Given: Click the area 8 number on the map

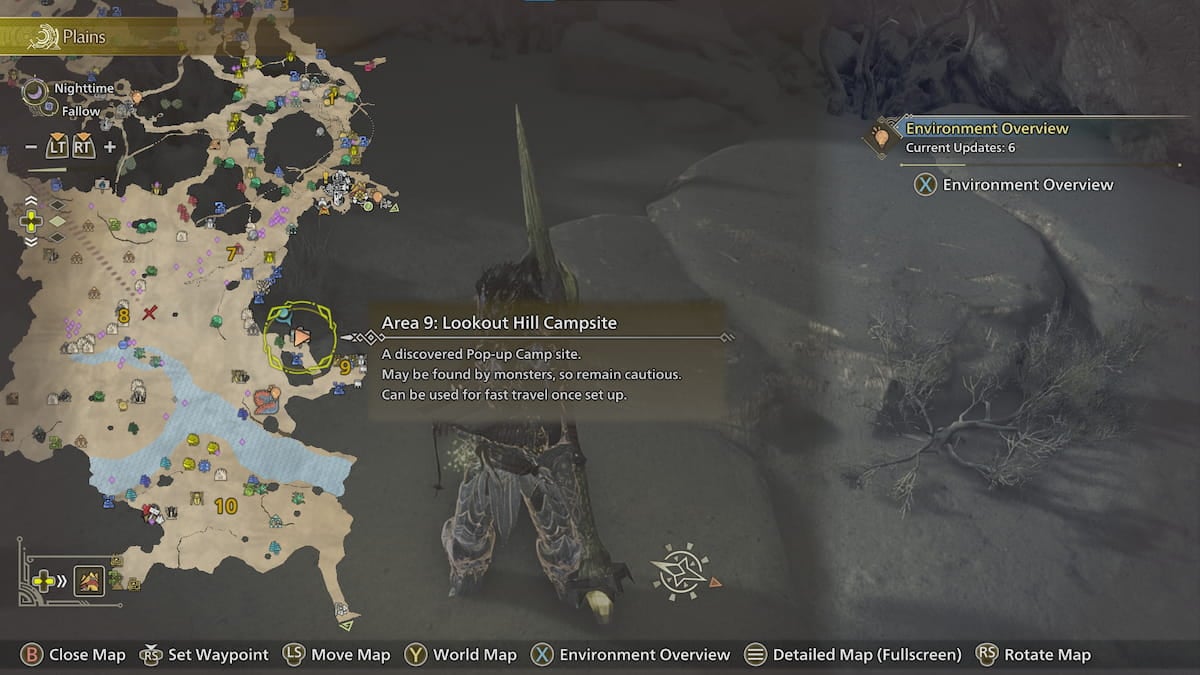Looking at the screenshot, I should pyautogui.click(x=123, y=316).
